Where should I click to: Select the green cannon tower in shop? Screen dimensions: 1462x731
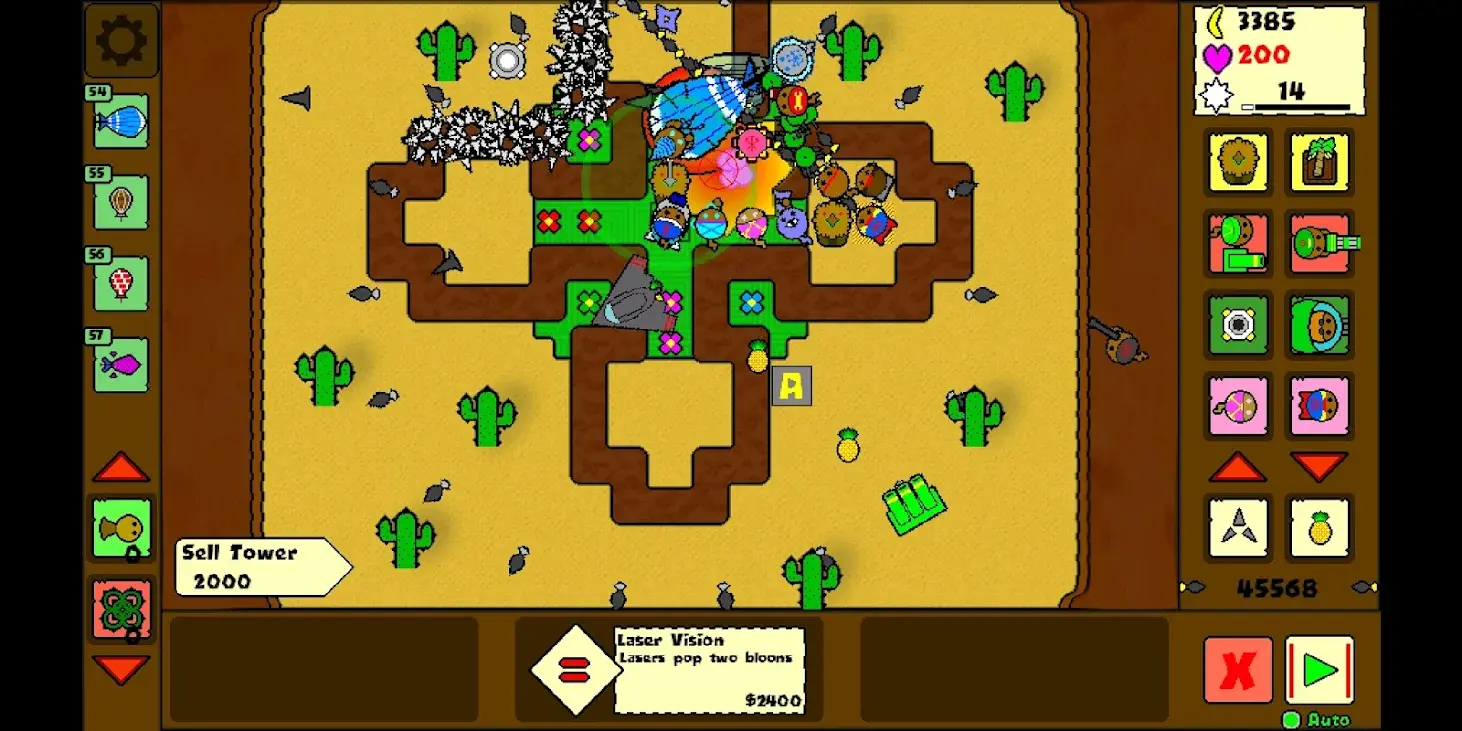(1321, 243)
